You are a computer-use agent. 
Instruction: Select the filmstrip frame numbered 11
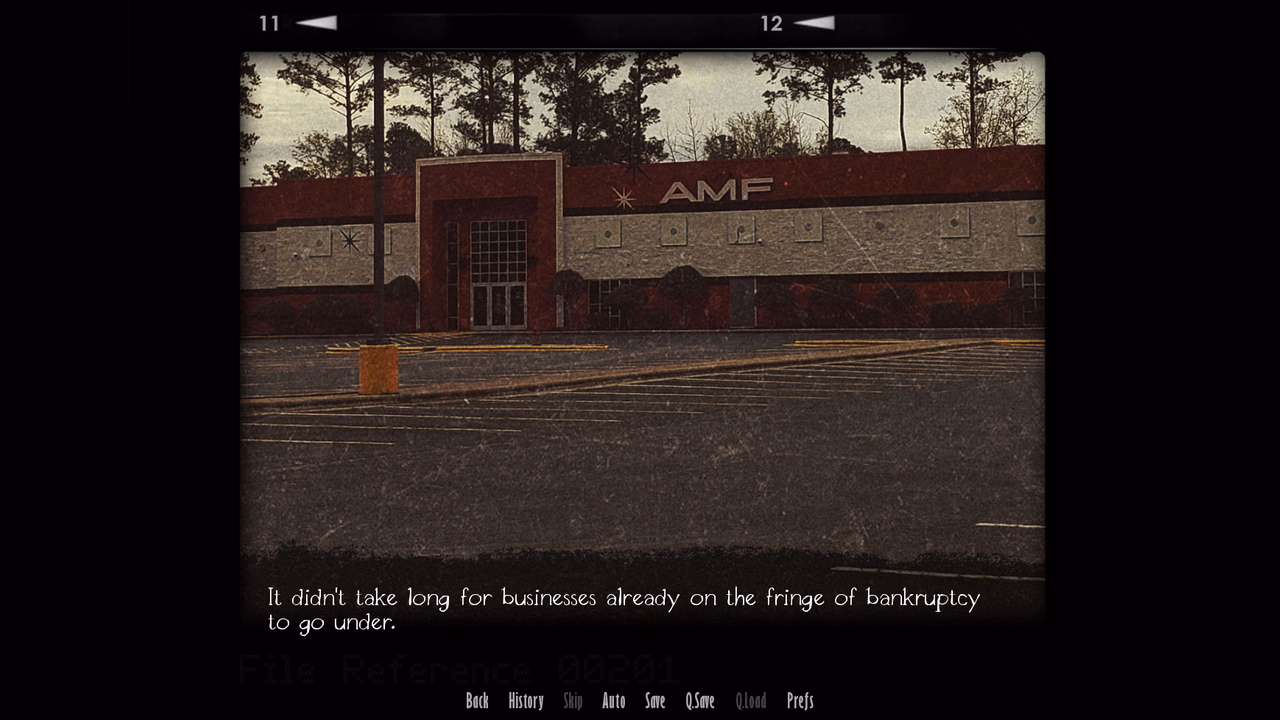click(x=269, y=23)
